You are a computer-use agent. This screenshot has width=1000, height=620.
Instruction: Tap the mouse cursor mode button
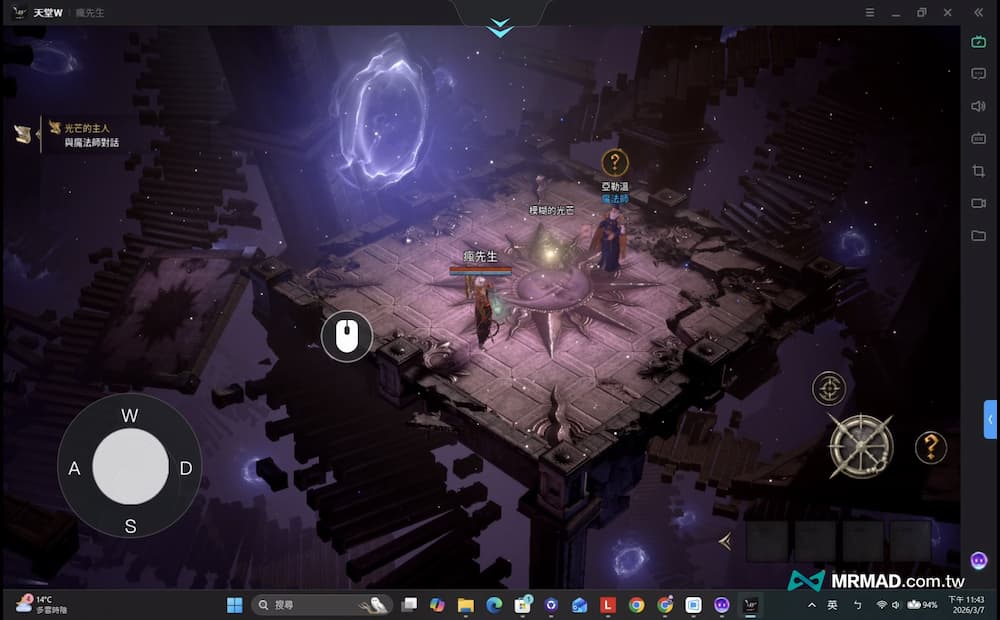pos(347,336)
